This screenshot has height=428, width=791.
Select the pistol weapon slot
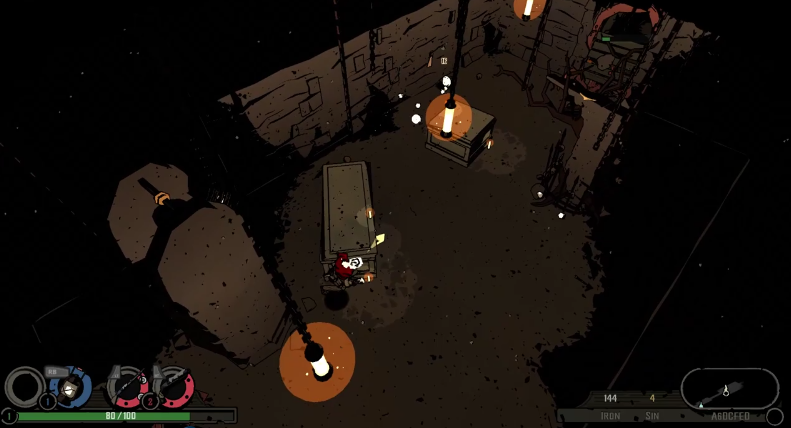click(175, 386)
